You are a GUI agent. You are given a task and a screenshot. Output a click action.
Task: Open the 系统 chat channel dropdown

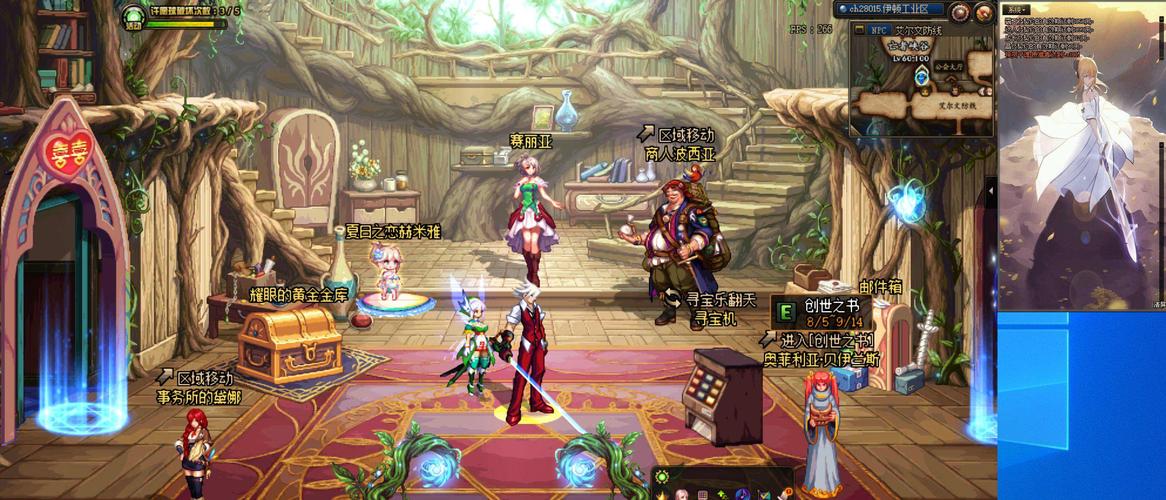point(1017,9)
